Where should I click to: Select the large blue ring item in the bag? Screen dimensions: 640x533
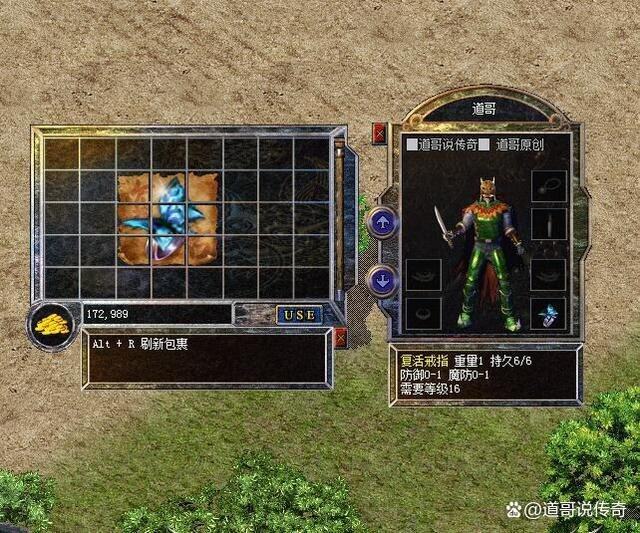168,219
